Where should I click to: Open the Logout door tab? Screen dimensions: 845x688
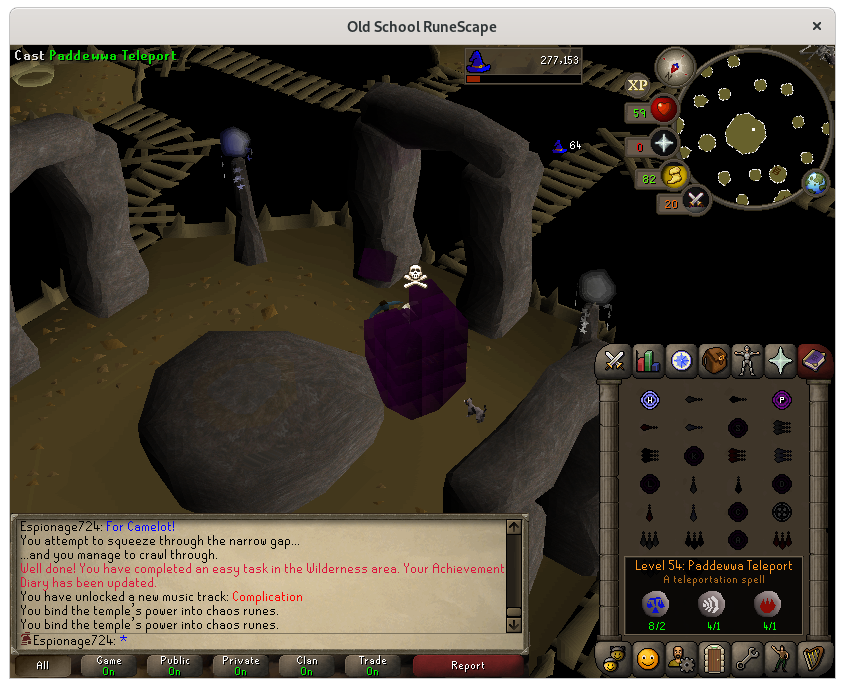click(714, 658)
